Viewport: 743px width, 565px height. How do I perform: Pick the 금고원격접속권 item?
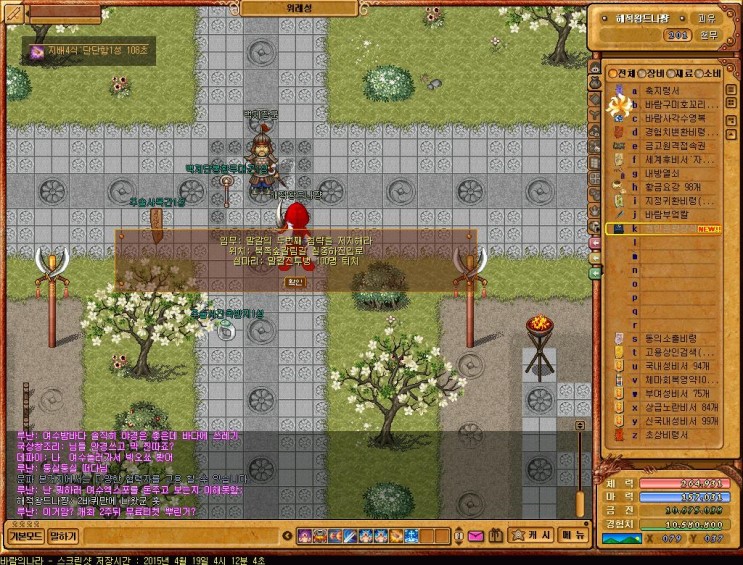coord(670,145)
